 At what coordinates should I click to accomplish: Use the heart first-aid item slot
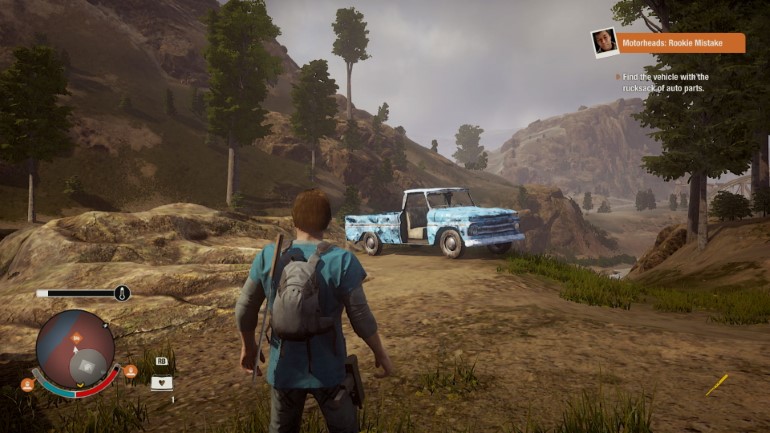160,382
